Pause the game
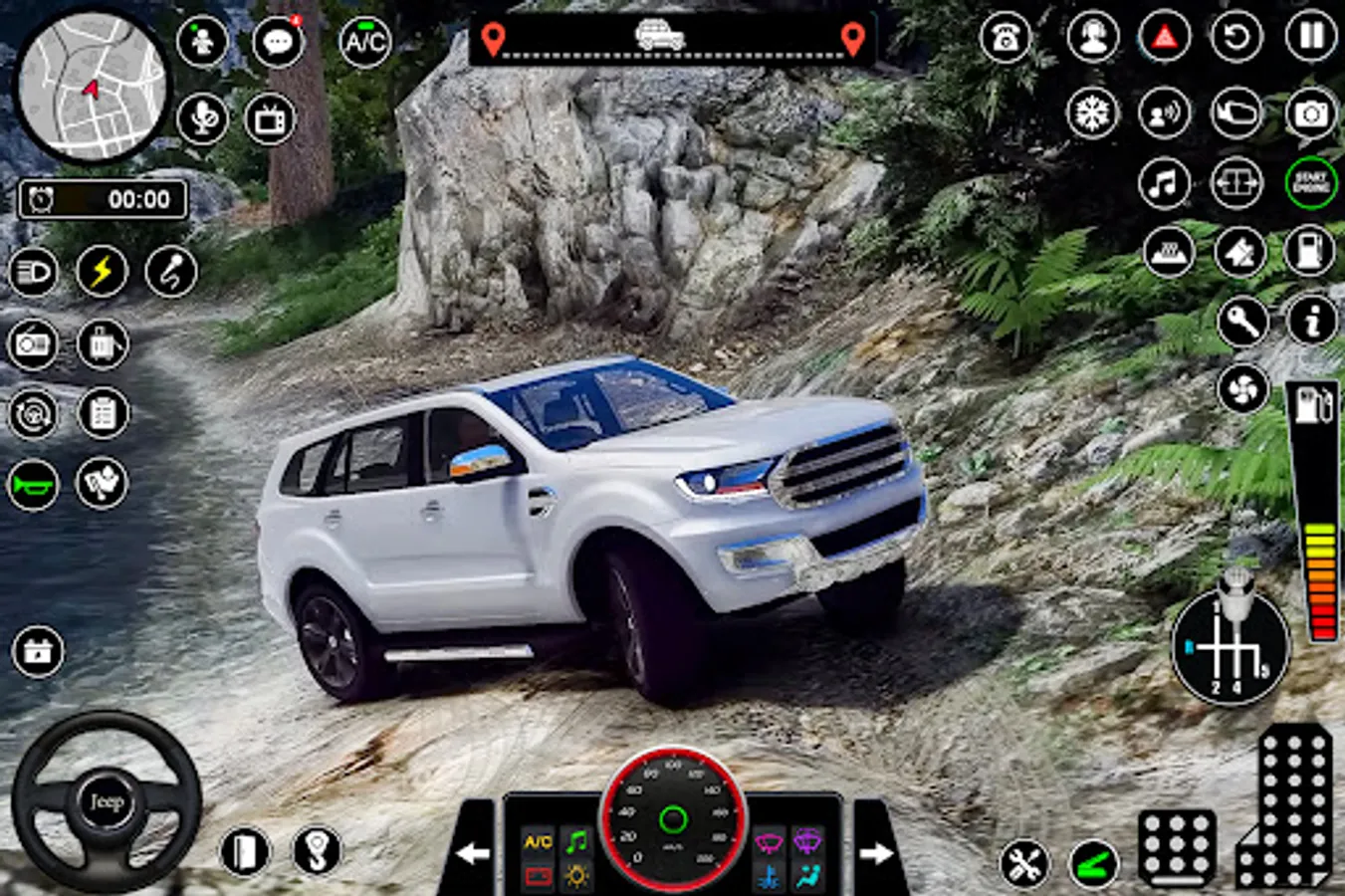Screen dimensions: 1345x896 click(x=1311, y=37)
